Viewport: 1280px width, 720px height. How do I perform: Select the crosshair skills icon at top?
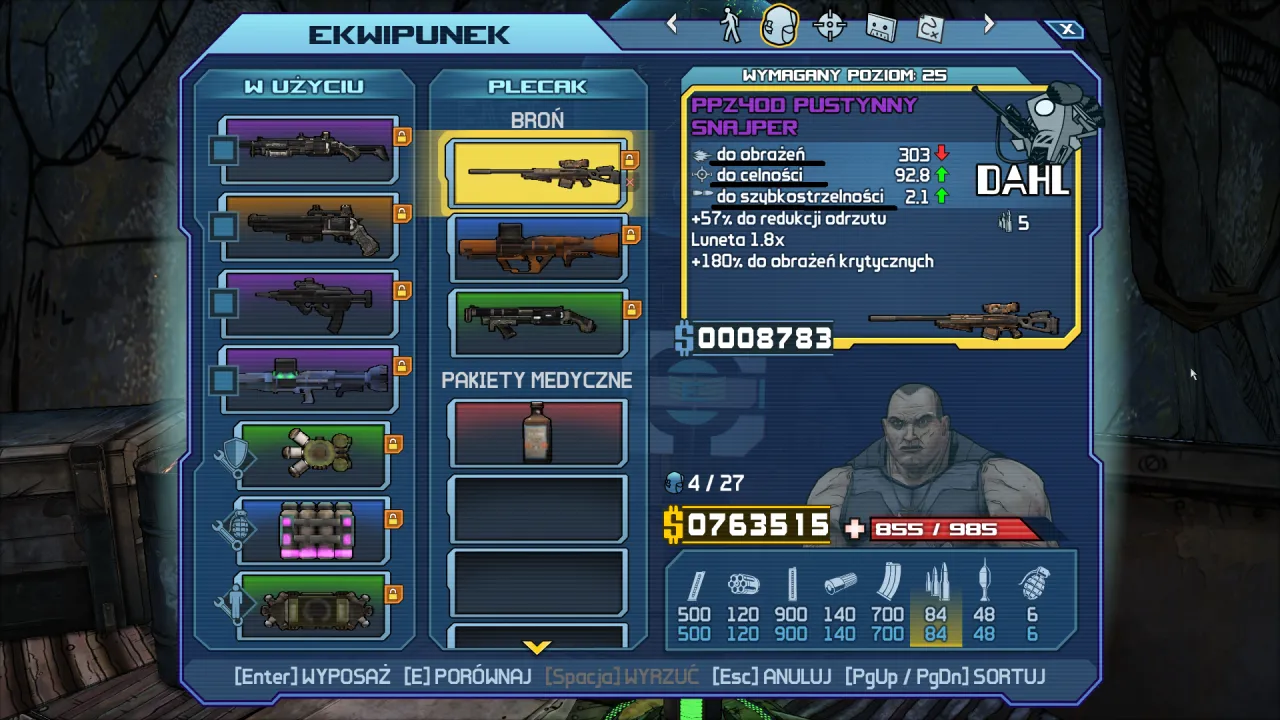(x=828, y=24)
